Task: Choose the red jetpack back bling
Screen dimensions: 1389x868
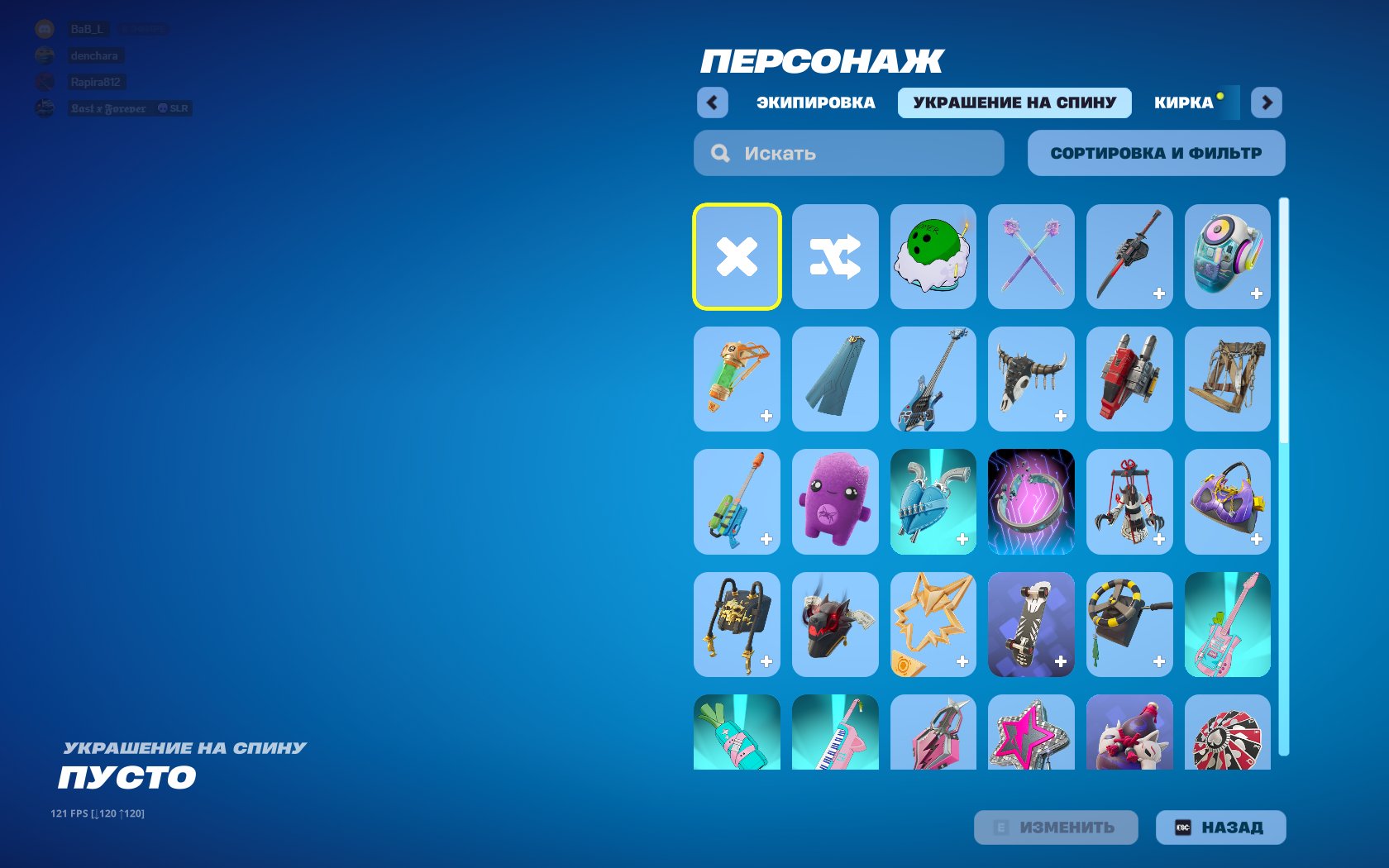Action: pyautogui.click(x=1129, y=379)
